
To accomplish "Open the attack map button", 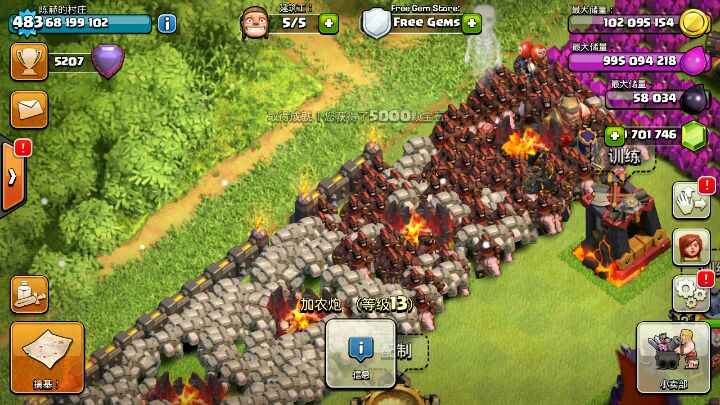I will point(47,357).
